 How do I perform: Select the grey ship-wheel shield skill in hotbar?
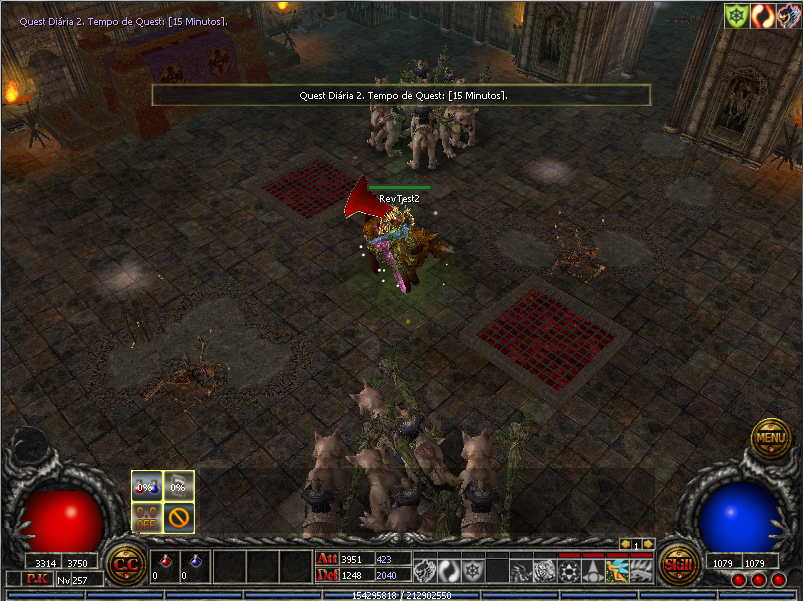pos(472,570)
